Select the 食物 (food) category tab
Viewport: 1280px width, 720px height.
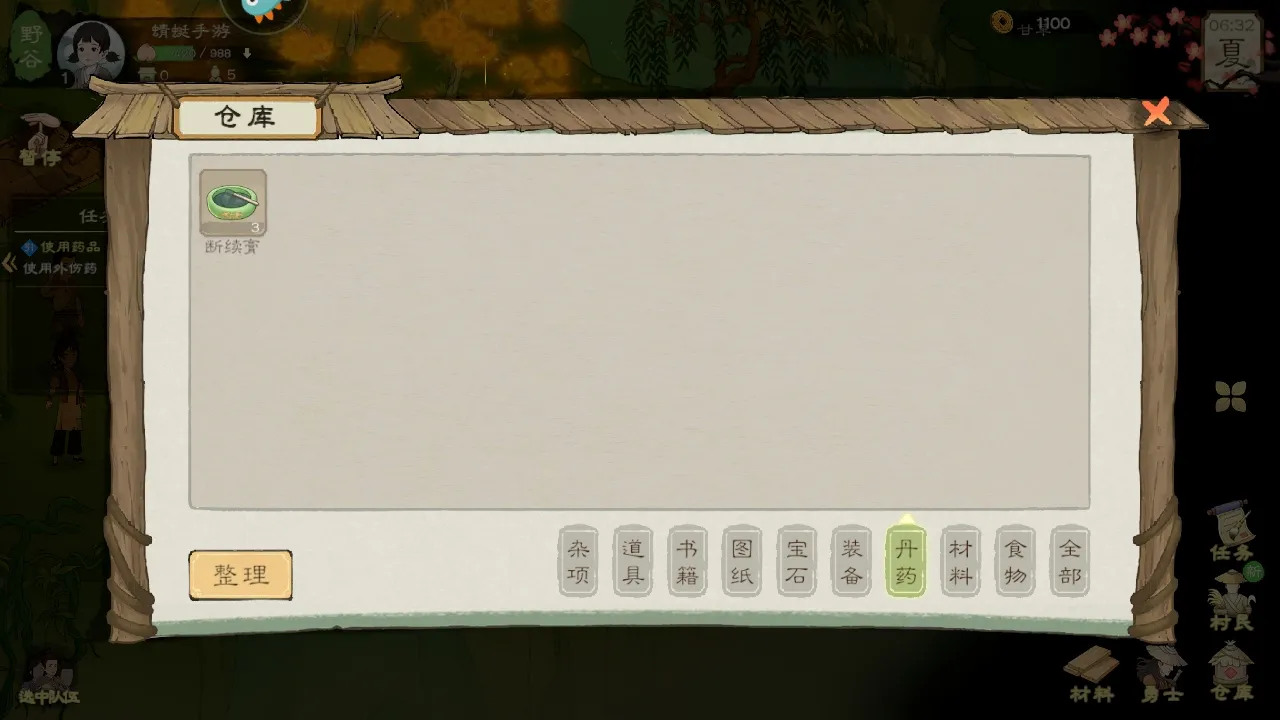pos(1014,561)
